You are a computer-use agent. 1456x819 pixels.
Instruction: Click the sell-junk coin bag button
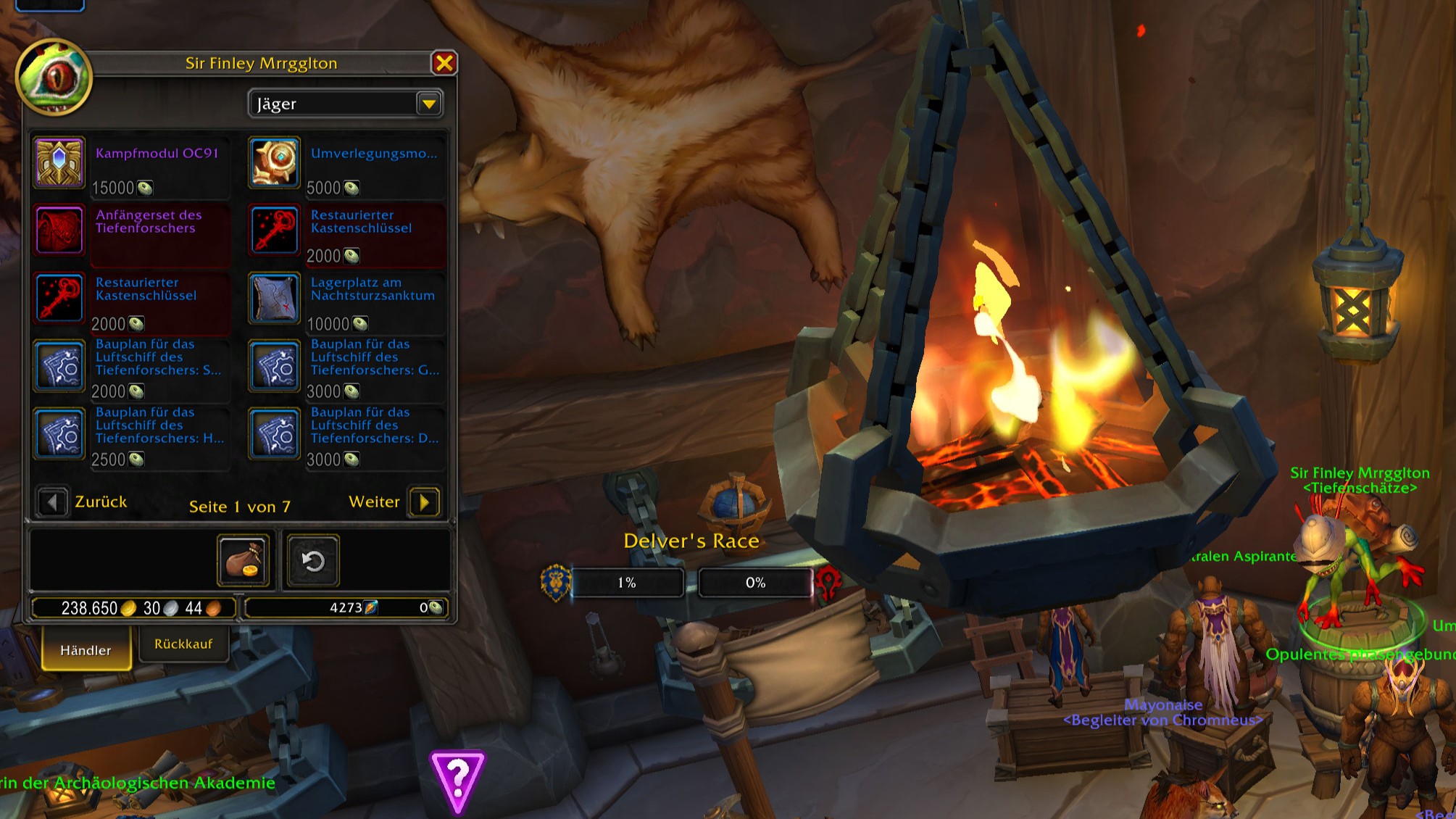click(x=244, y=560)
